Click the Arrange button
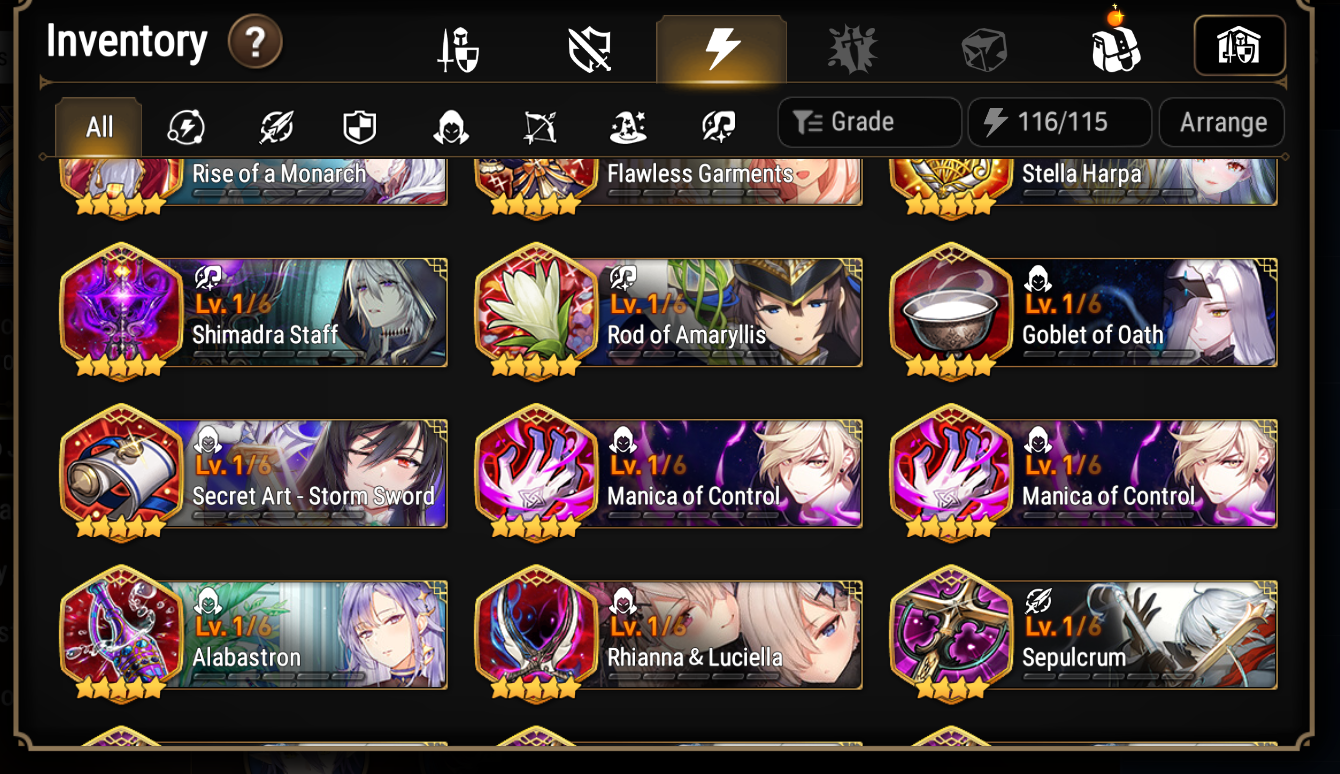 tap(1221, 122)
